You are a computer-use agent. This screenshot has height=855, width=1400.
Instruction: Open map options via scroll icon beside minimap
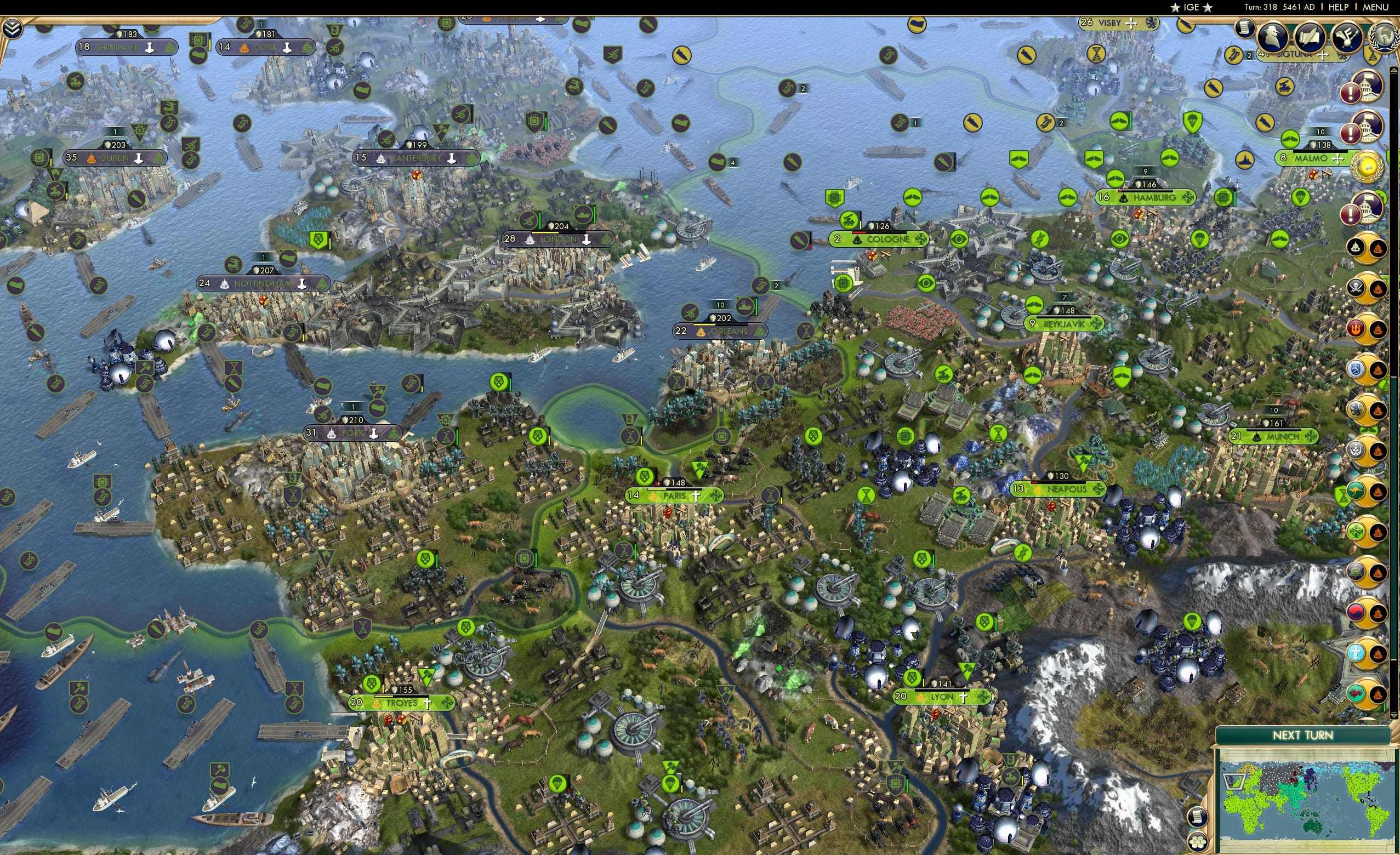coord(1198,818)
